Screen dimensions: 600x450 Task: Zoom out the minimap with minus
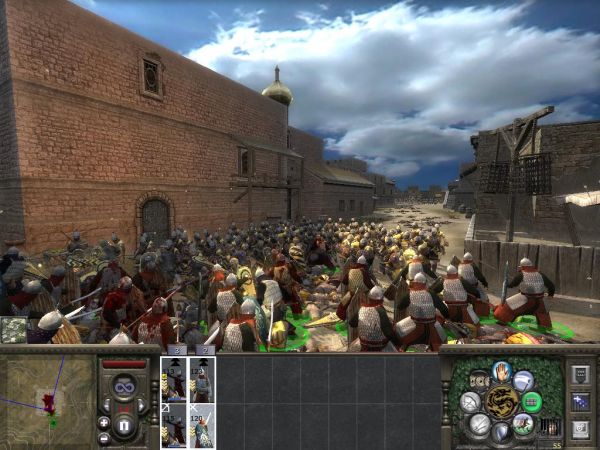click(x=104, y=438)
